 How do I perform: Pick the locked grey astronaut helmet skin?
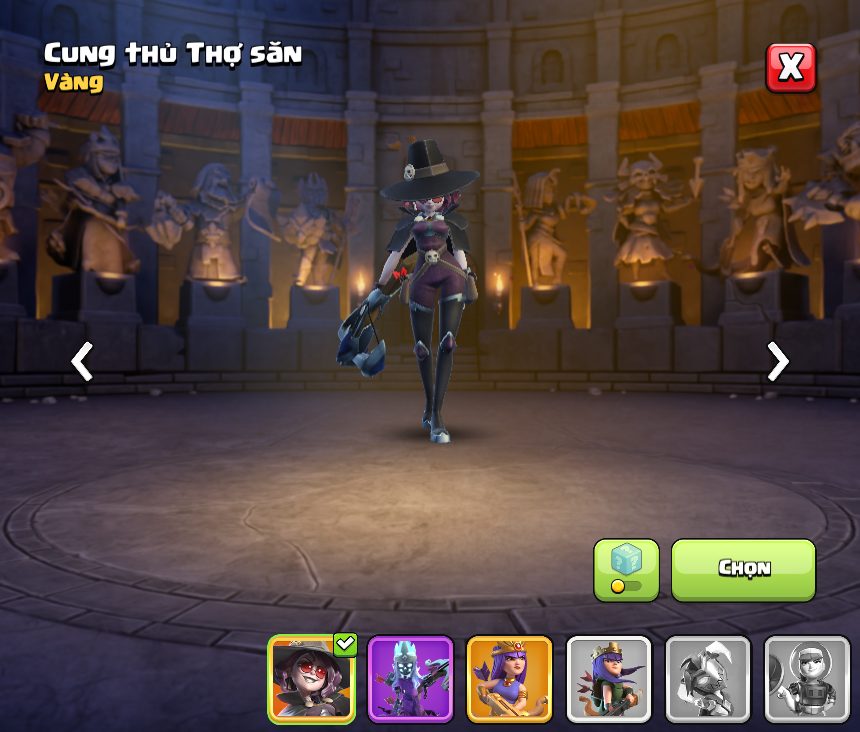(807, 679)
